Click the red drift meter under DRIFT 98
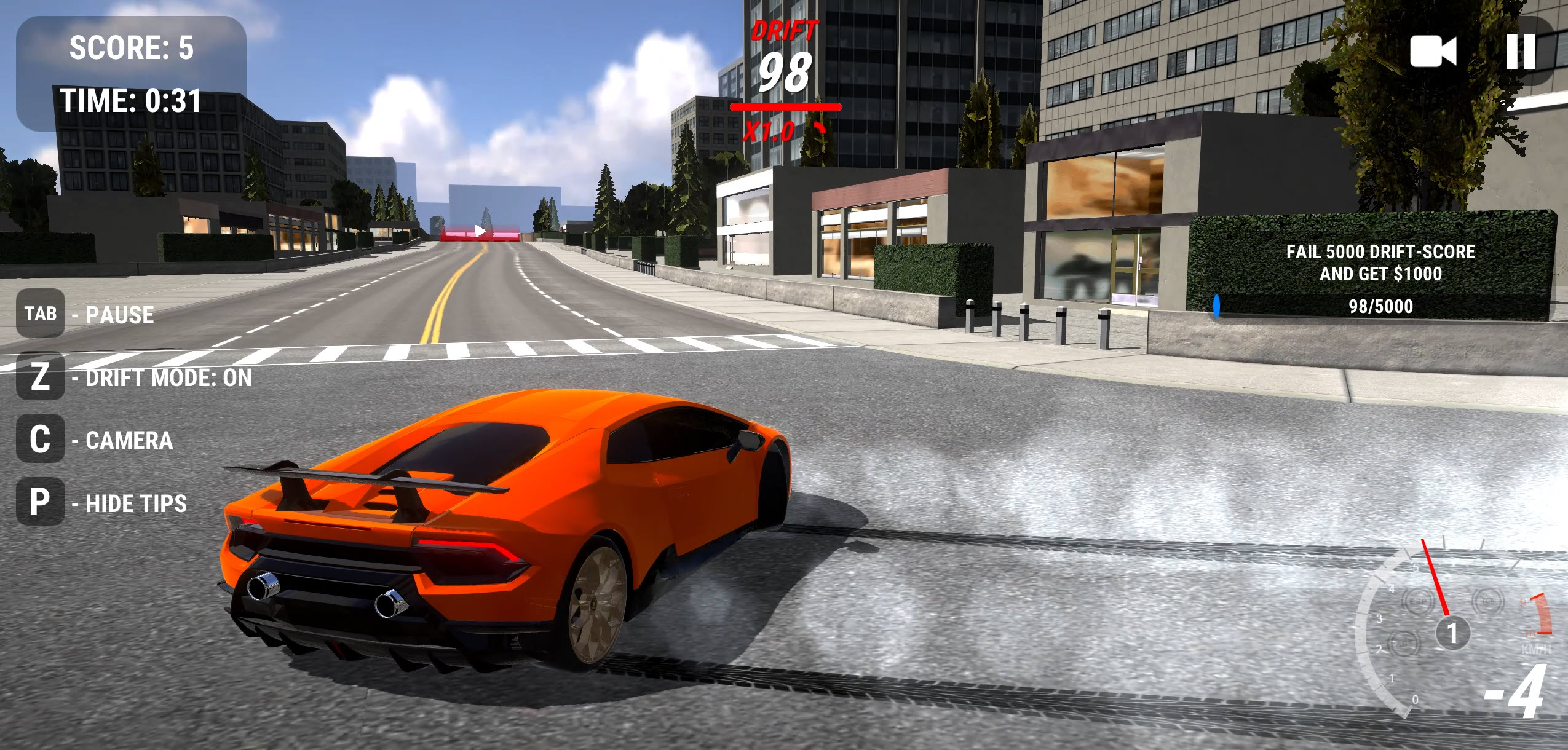The height and width of the screenshot is (750, 1568). click(784, 106)
